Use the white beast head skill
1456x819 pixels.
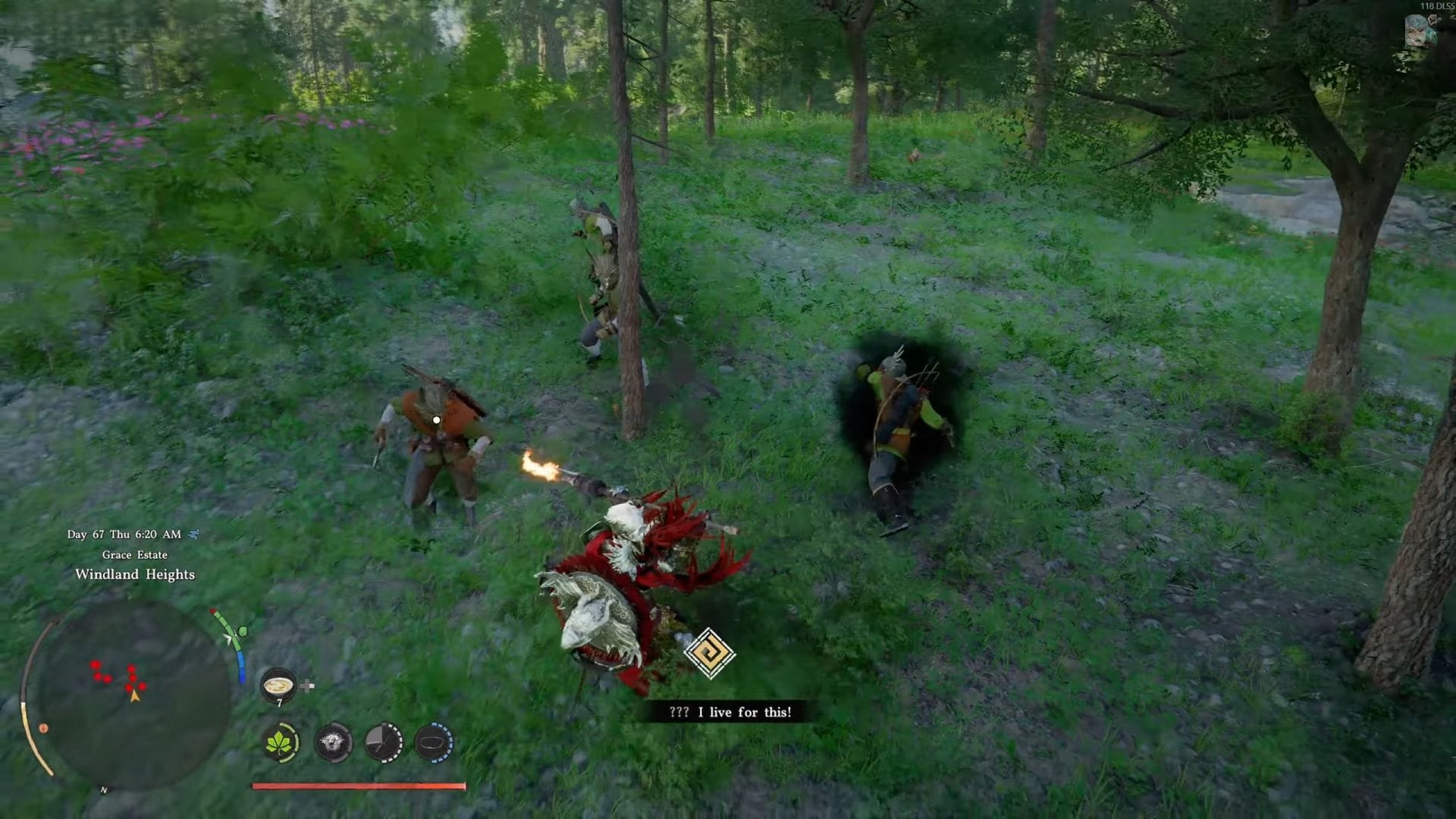(333, 742)
